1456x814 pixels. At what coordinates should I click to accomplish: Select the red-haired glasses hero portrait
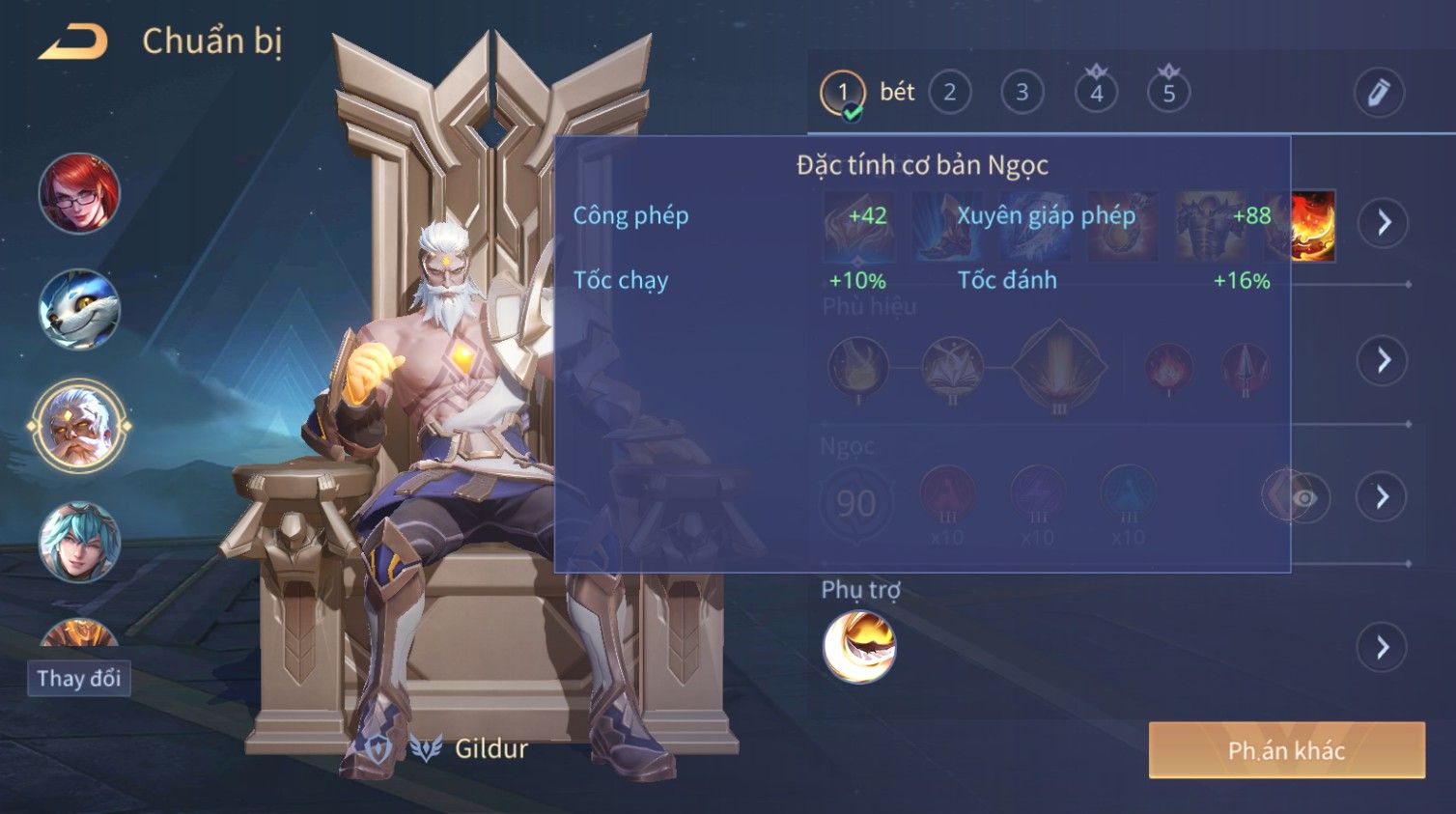[x=79, y=193]
